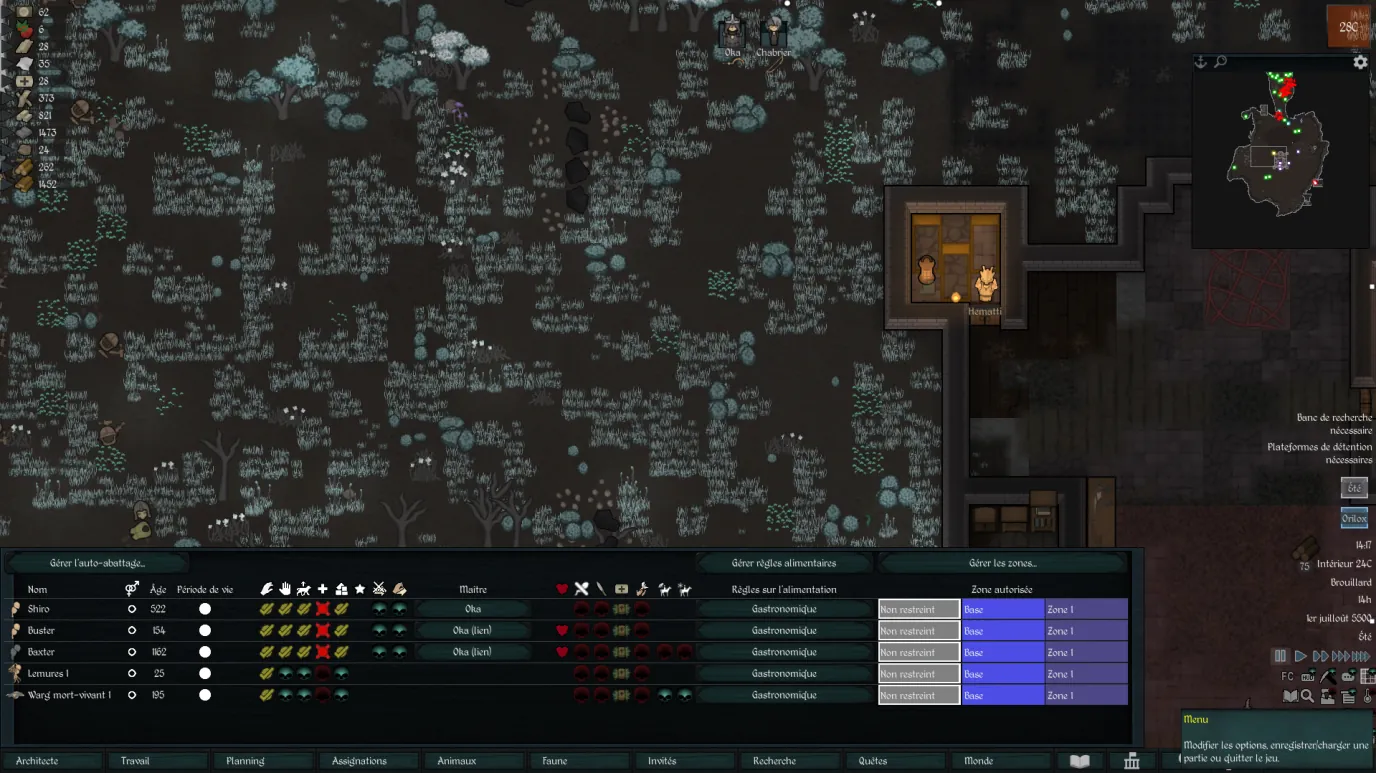Assign Warg mort-vivant 1 to Zone 1
The height and width of the screenshot is (773, 1376).
(1086, 695)
